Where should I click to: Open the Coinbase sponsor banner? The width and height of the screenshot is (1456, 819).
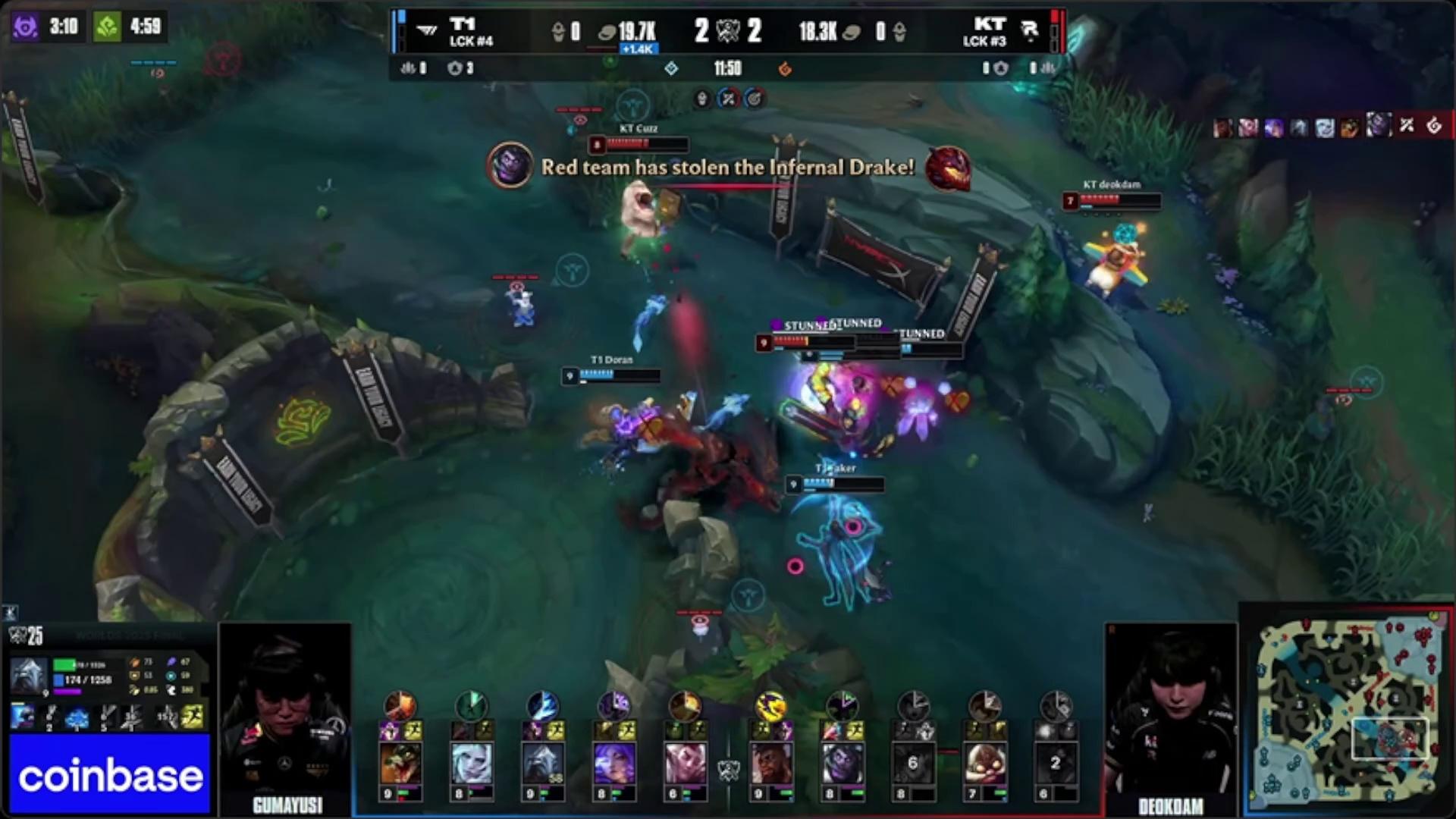click(110, 775)
